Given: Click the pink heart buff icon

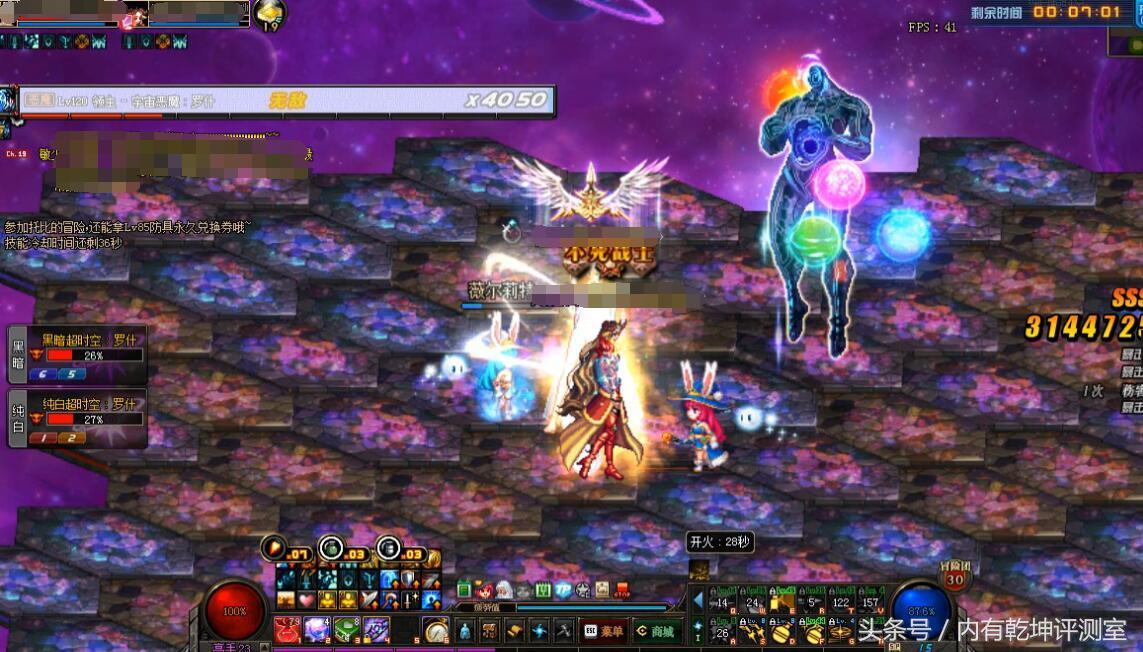Looking at the screenshot, I should point(305,600).
